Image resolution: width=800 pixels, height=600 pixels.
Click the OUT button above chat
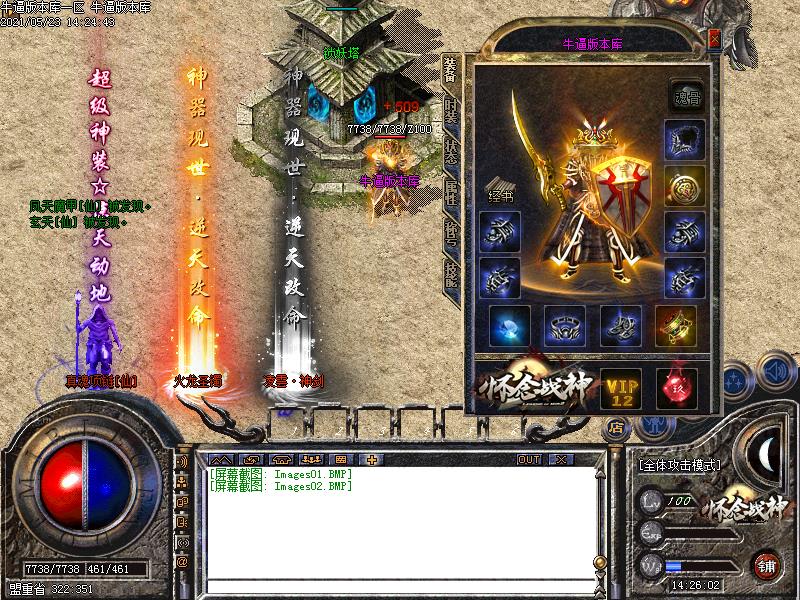528,459
